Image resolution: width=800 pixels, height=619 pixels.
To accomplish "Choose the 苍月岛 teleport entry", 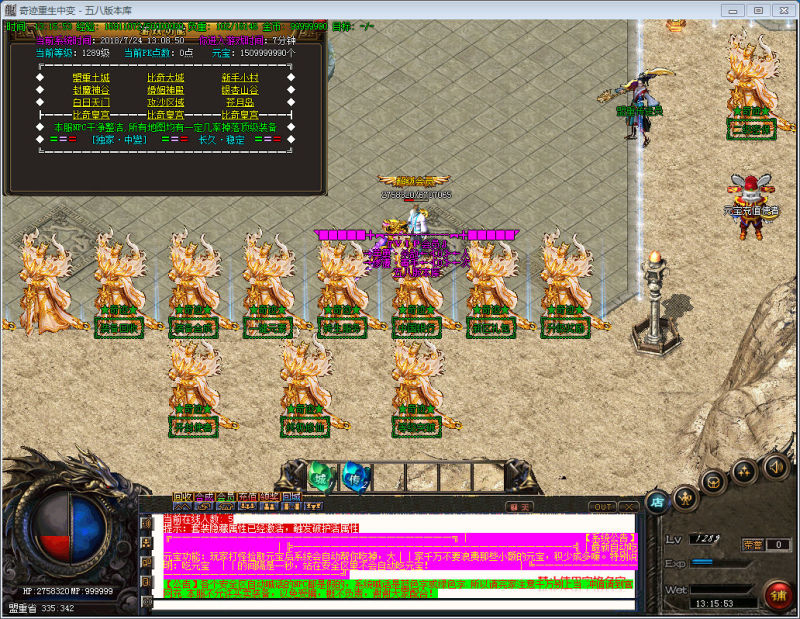I will (x=239, y=102).
